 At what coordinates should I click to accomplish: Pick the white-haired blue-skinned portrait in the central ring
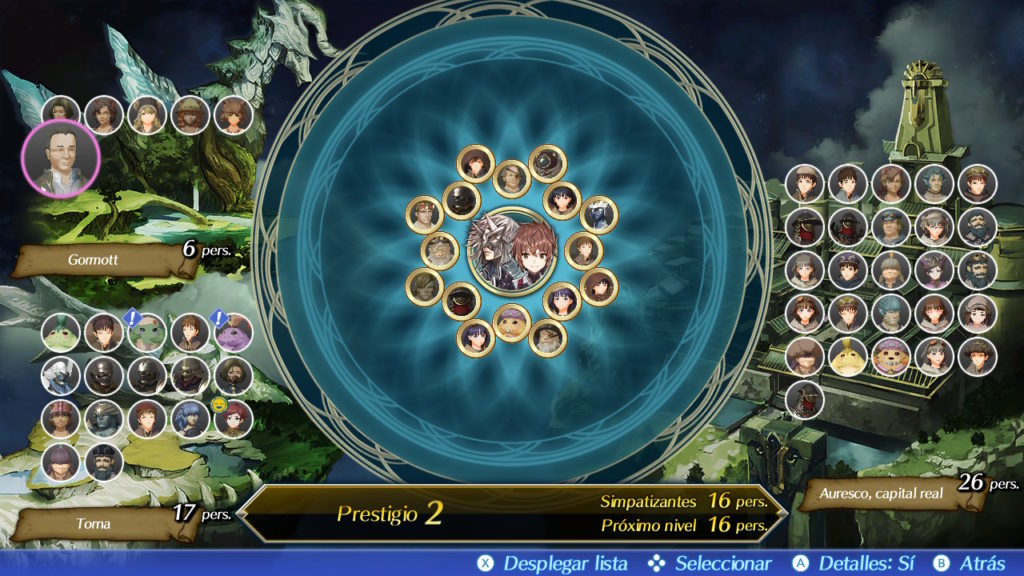599,214
